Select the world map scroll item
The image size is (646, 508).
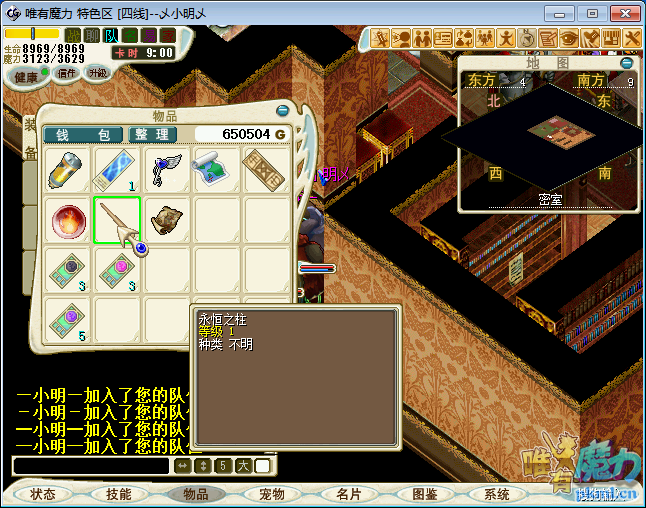click(216, 169)
